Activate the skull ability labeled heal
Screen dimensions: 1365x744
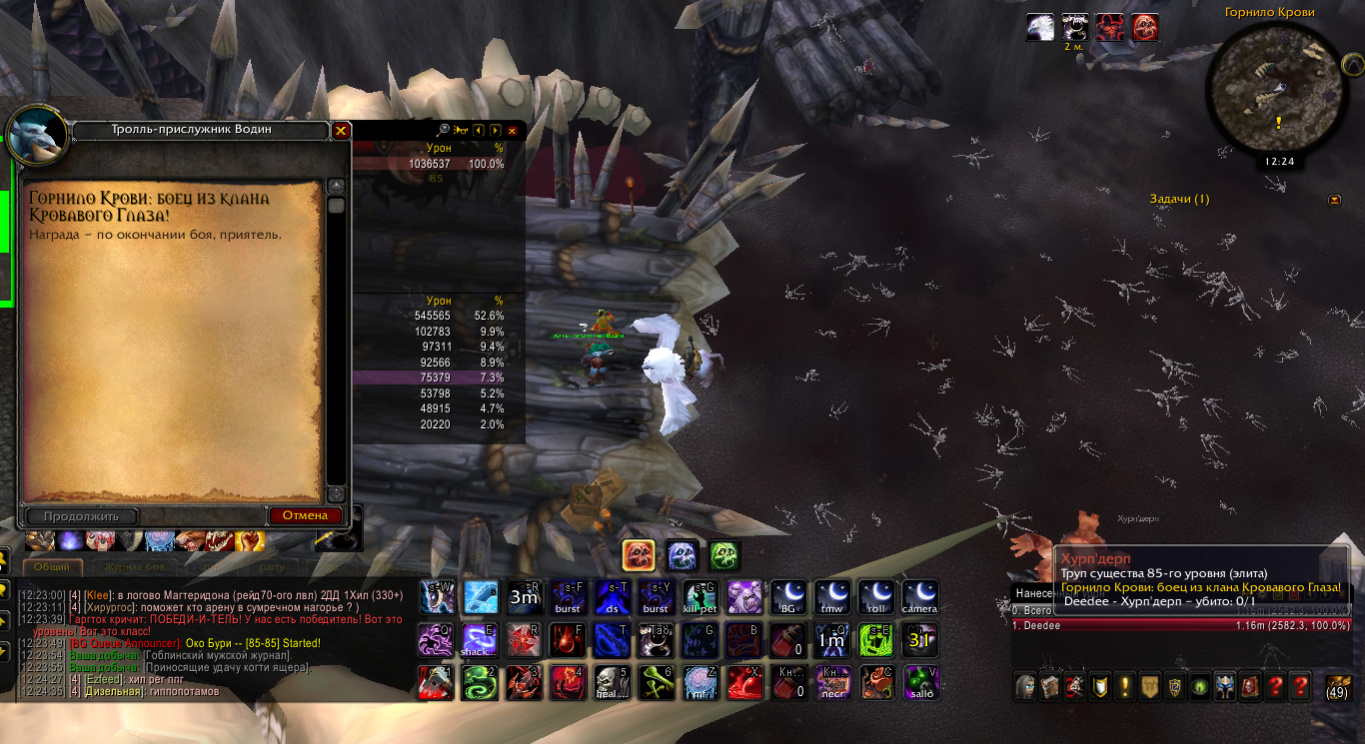[x=611, y=682]
